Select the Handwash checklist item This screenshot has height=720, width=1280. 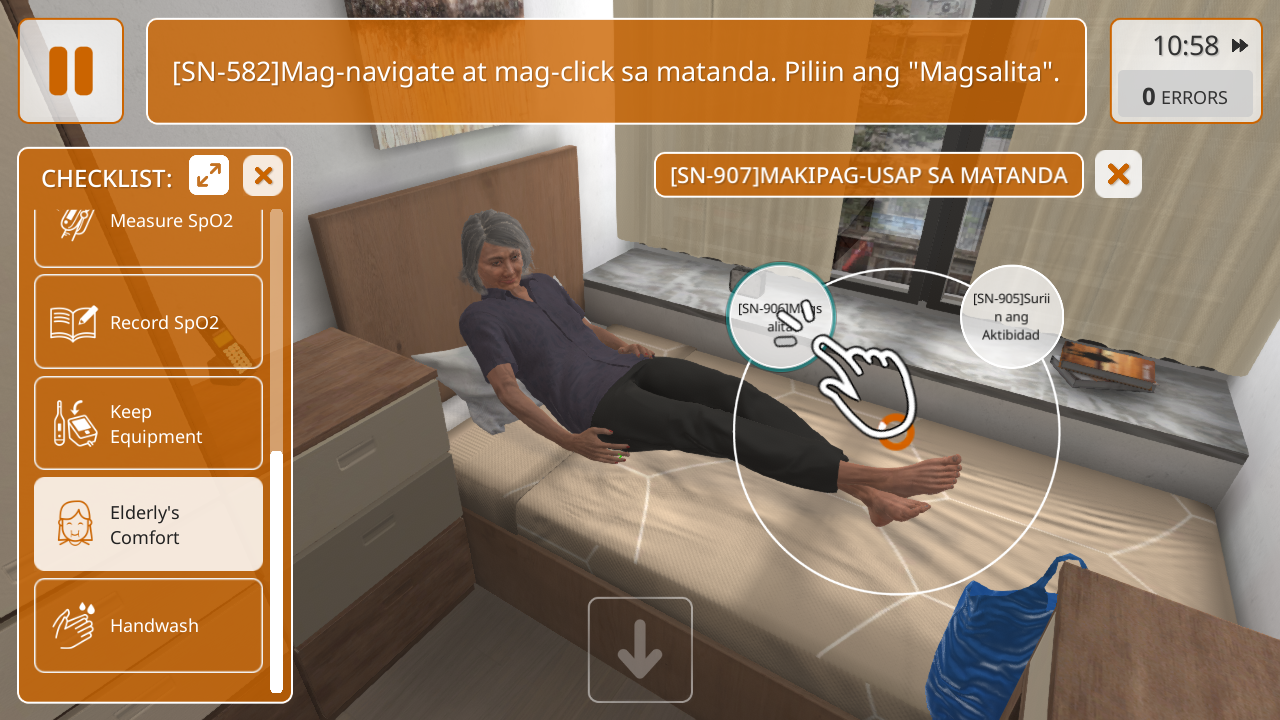point(148,625)
